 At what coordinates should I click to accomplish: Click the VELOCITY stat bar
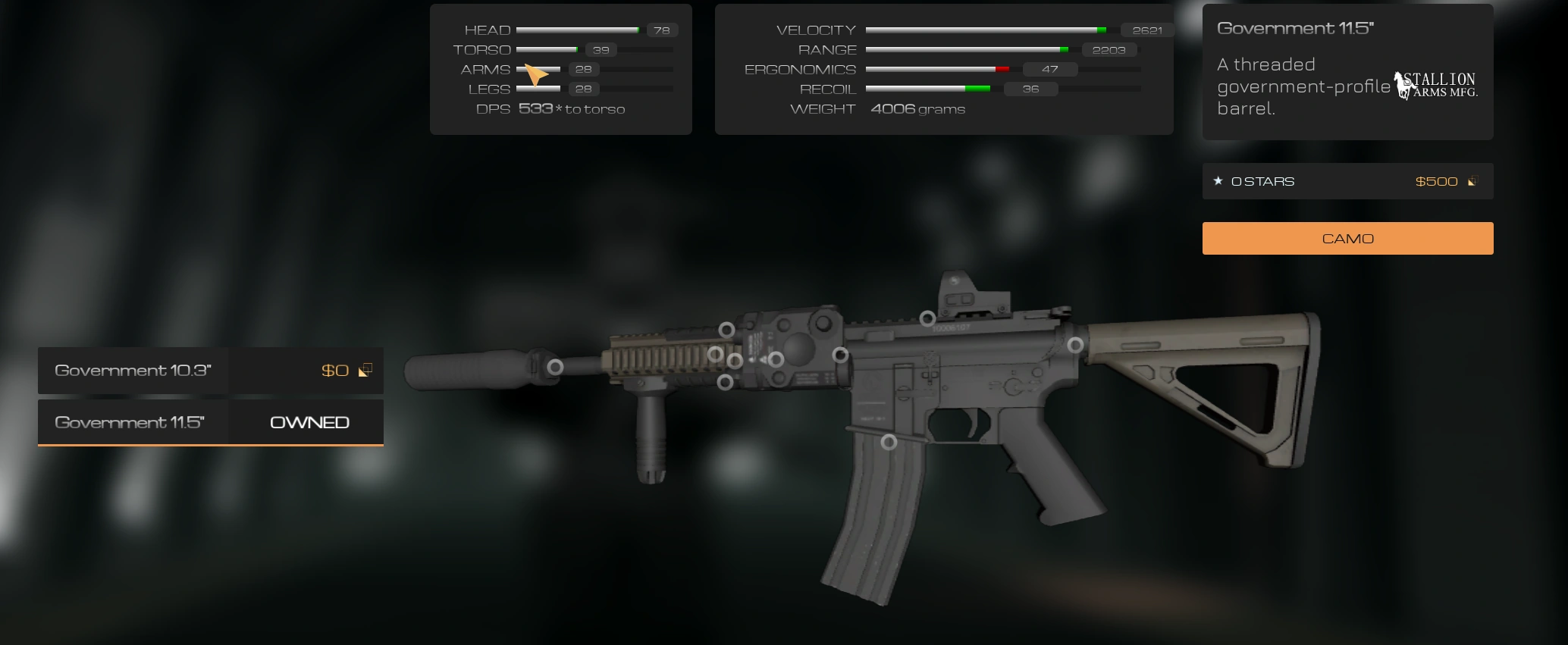(x=986, y=30)
